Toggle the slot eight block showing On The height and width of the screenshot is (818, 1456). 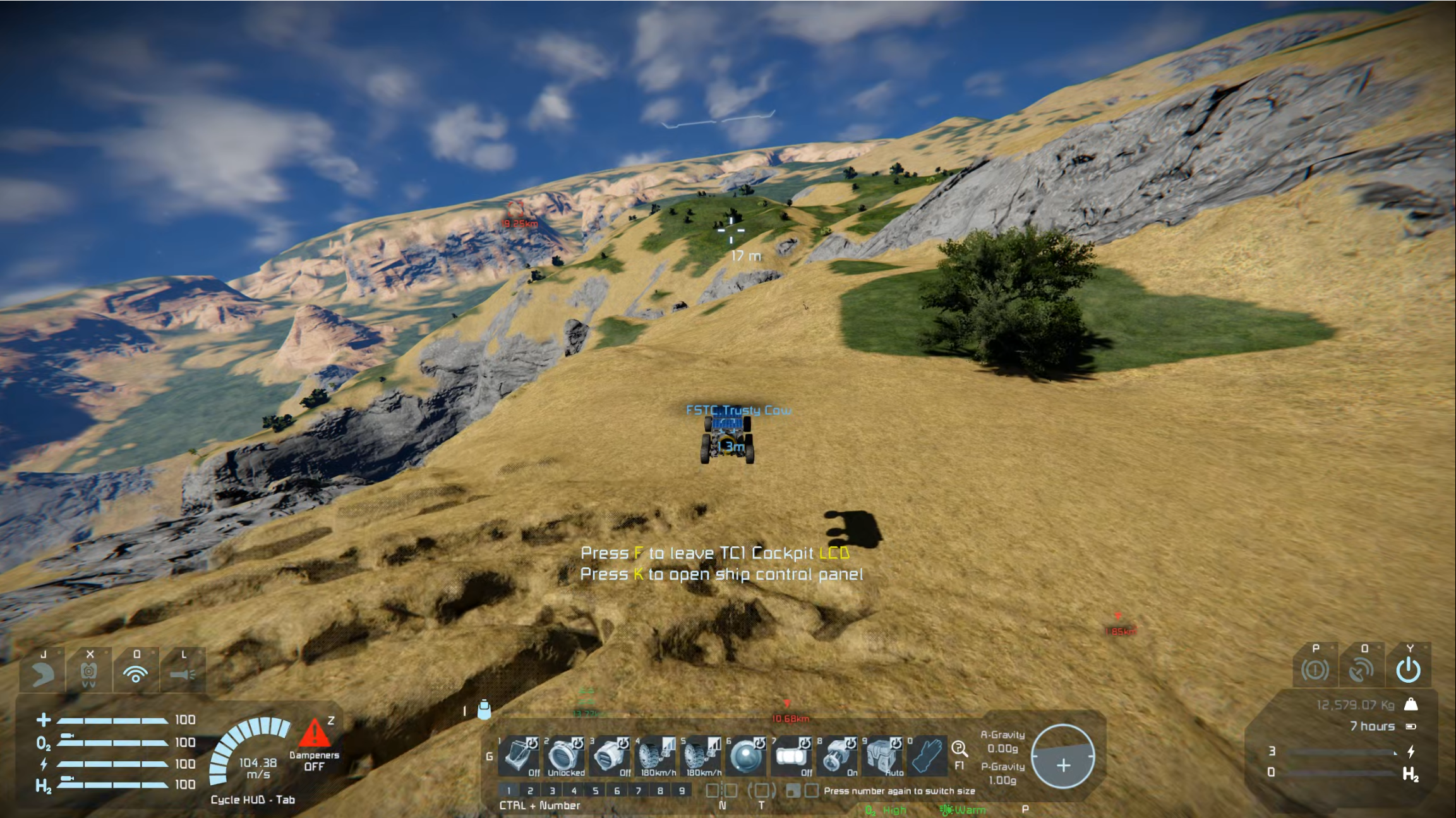point(838,755)
